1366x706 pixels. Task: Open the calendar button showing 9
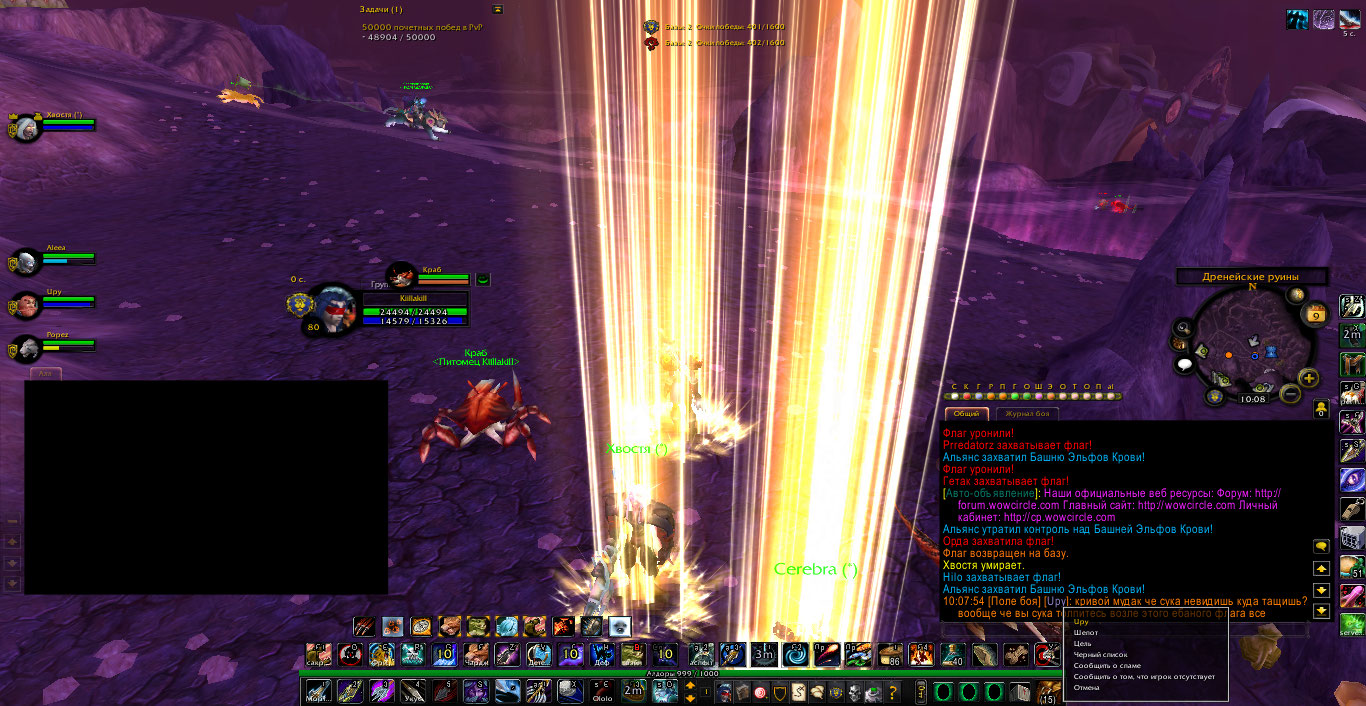pos(1317,314)
